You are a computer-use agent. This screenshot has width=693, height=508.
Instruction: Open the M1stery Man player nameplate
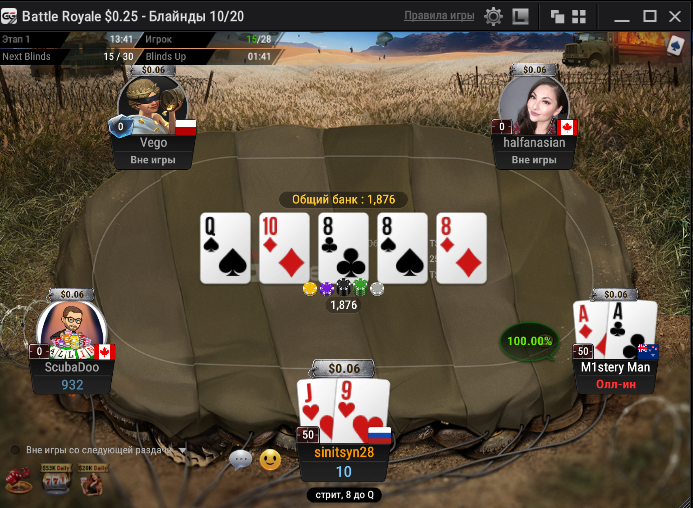(x=615, y=367)
